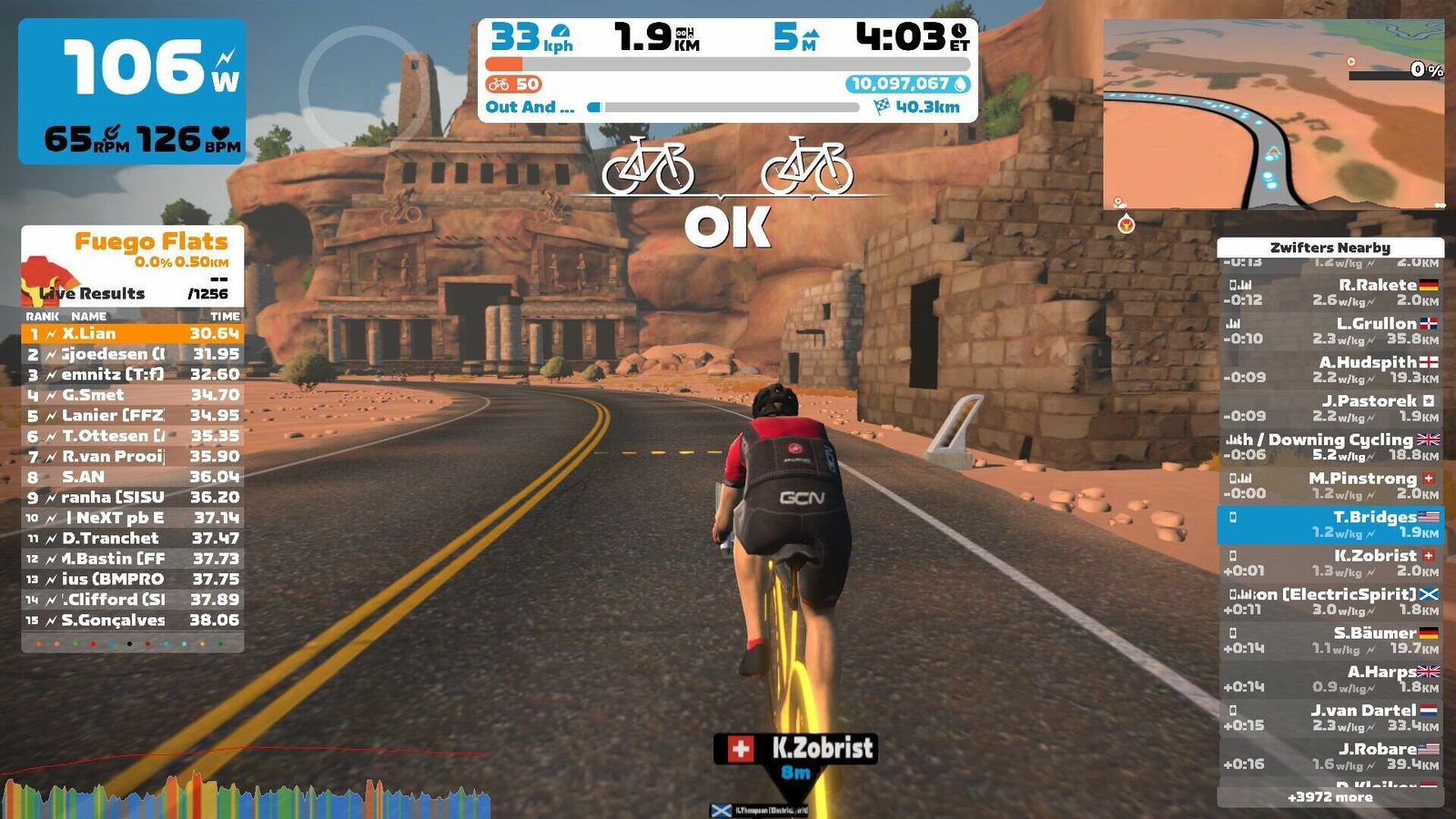Select K.Zobrist in the nearby list
This screenshot has width=1456, height=819.
pos(1330,562)
